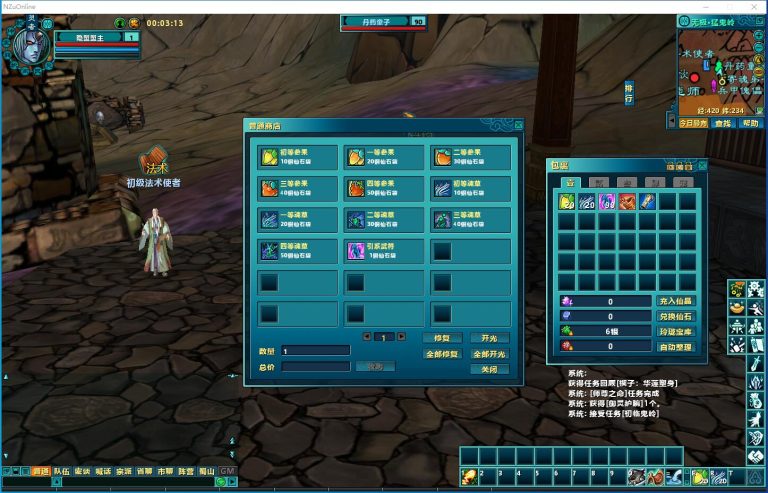Open the 玲珑宝库 treasury

coord(675,331)
